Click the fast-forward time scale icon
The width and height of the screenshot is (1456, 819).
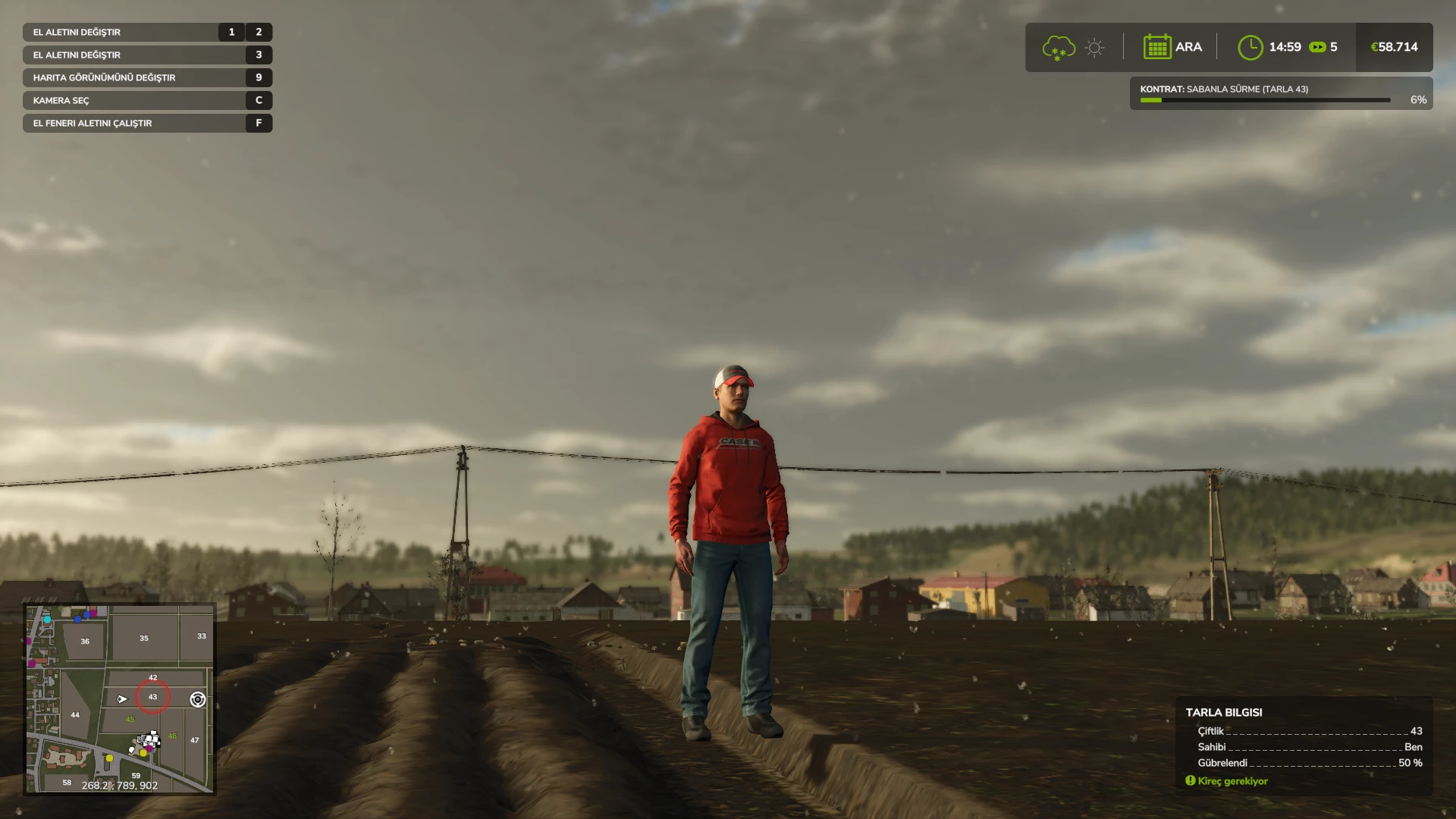click(1317, 47)
